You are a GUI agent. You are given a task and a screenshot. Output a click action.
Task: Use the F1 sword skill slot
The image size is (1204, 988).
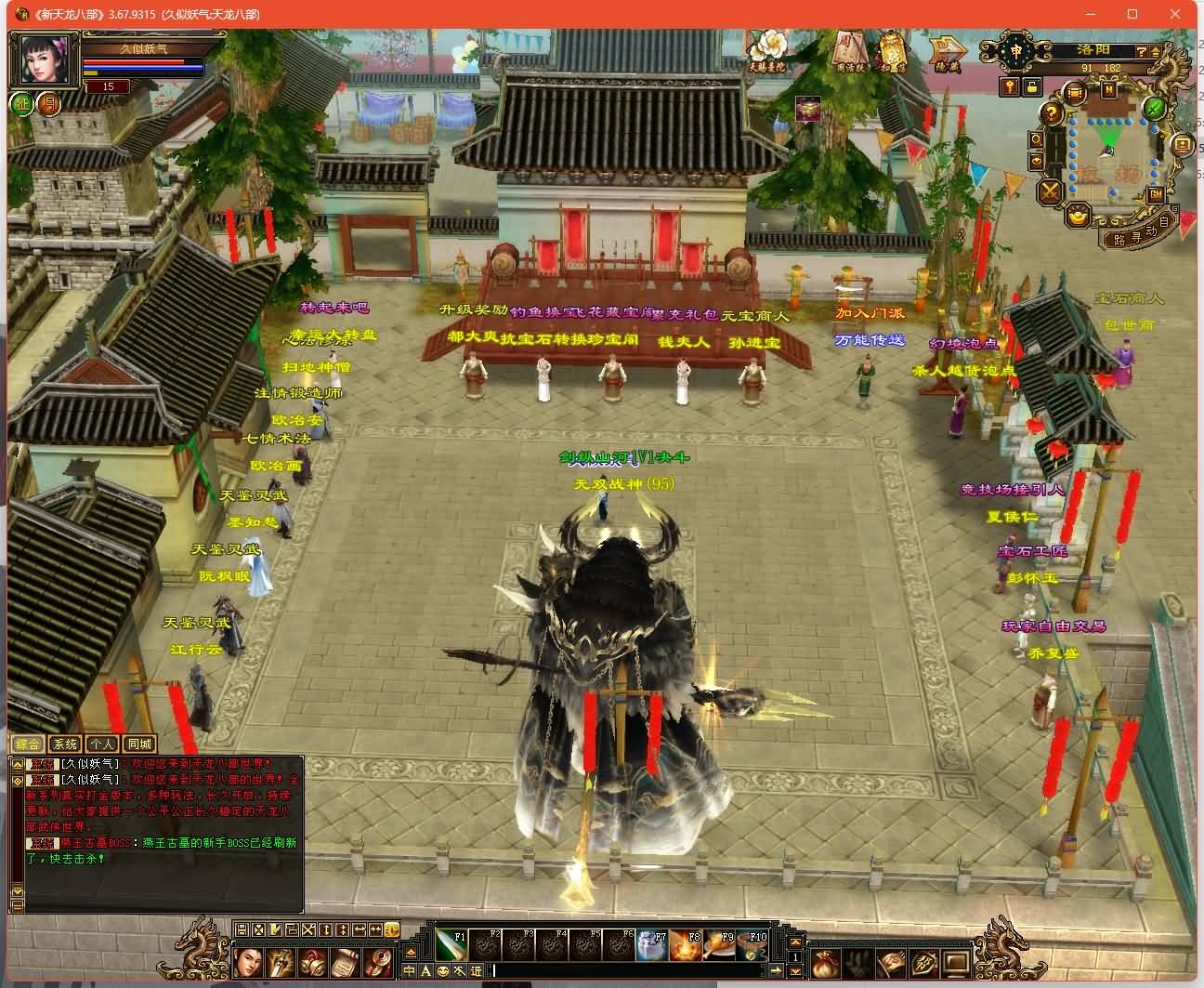[451, 944]
